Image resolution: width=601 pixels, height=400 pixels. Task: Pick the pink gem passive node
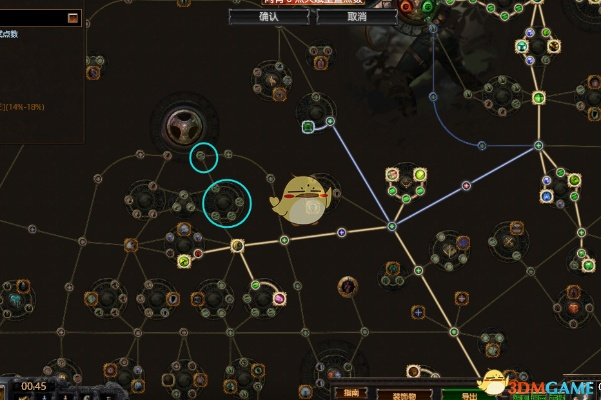(x=279, y=298)
